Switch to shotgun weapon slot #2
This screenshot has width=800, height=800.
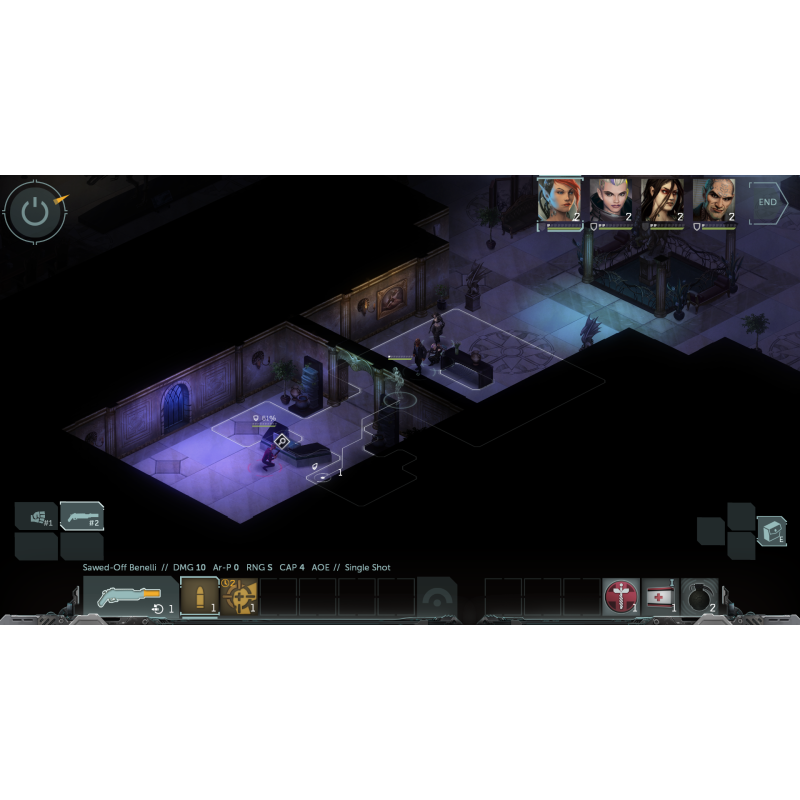point(82,517)
